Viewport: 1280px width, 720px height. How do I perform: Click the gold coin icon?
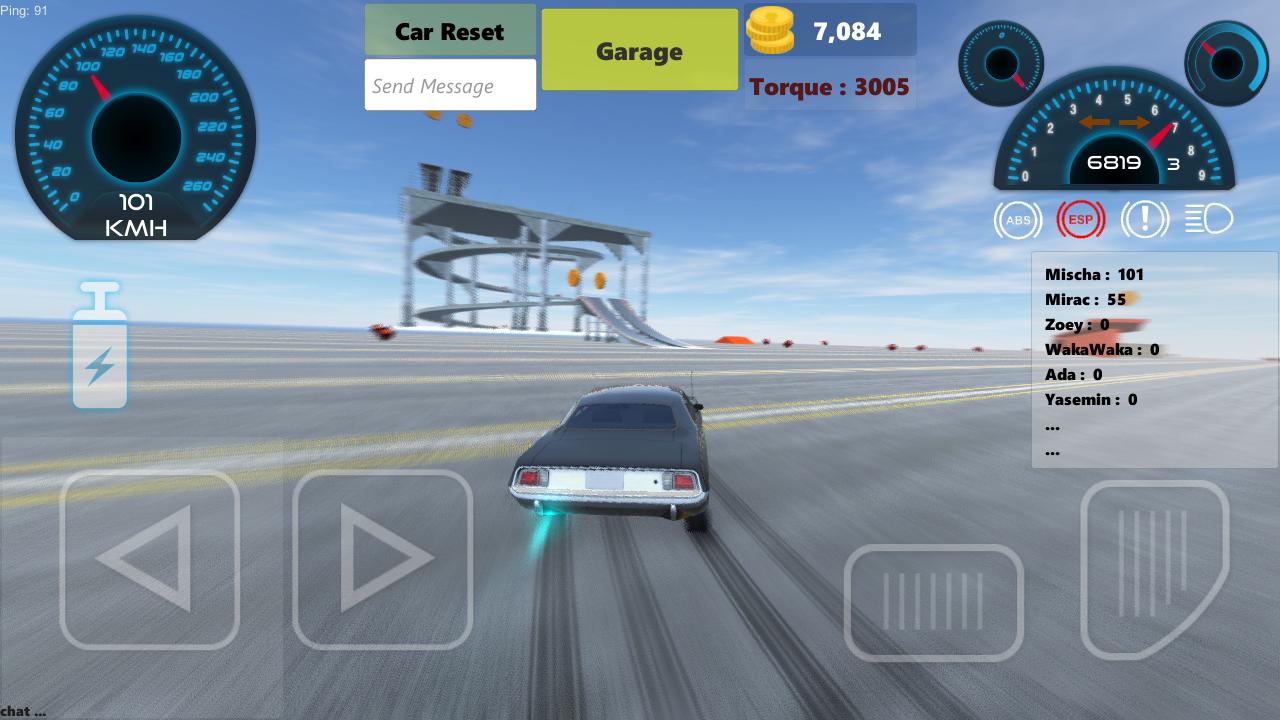[x=770, y=30]
